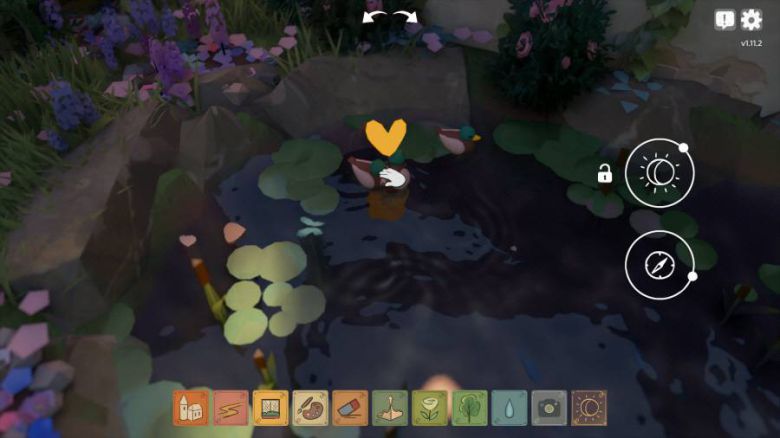Open the feedback exclamation bubble

click(725, 20)
